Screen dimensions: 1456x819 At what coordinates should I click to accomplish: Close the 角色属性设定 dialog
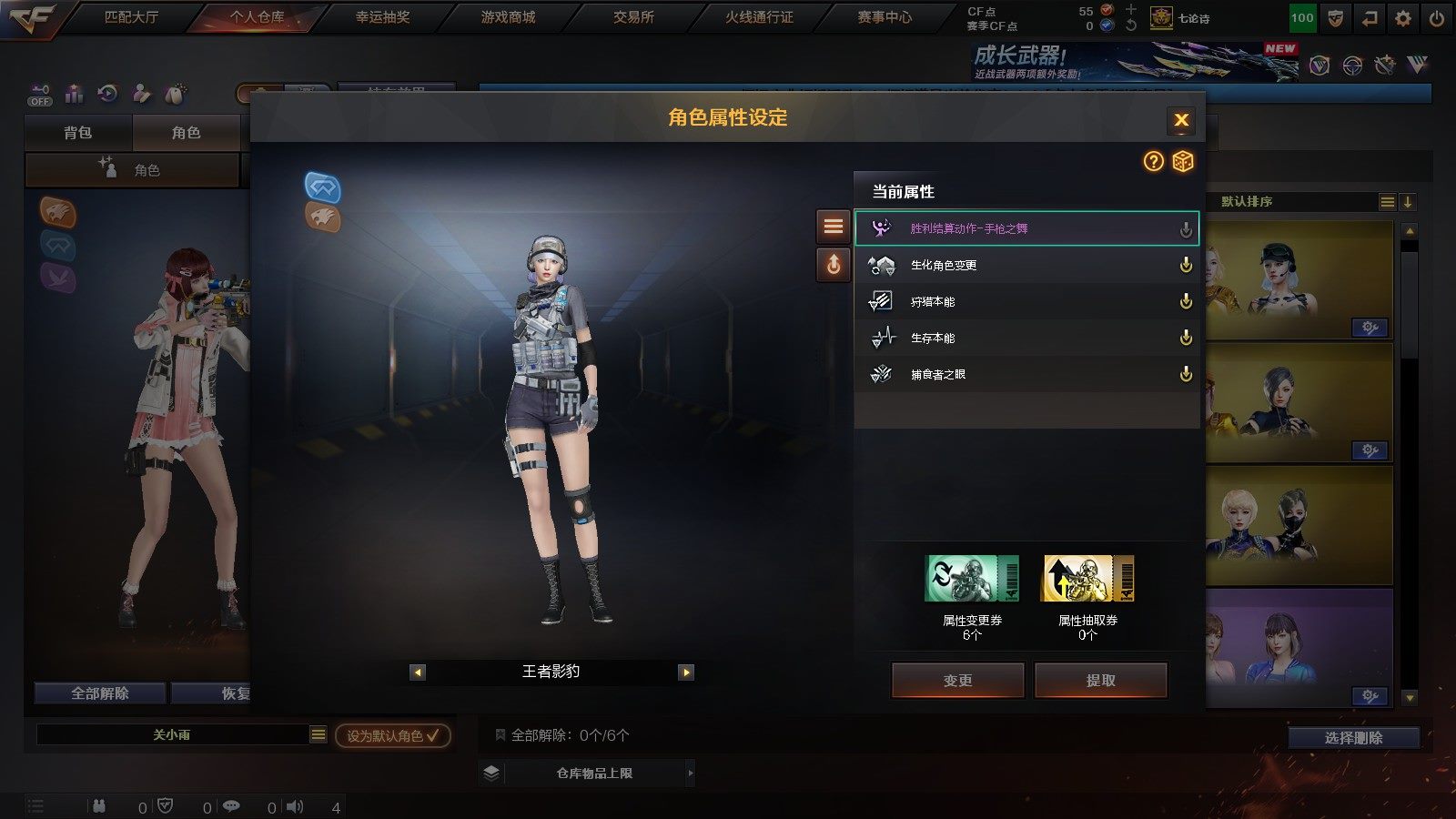click(x=1181, y=119)
